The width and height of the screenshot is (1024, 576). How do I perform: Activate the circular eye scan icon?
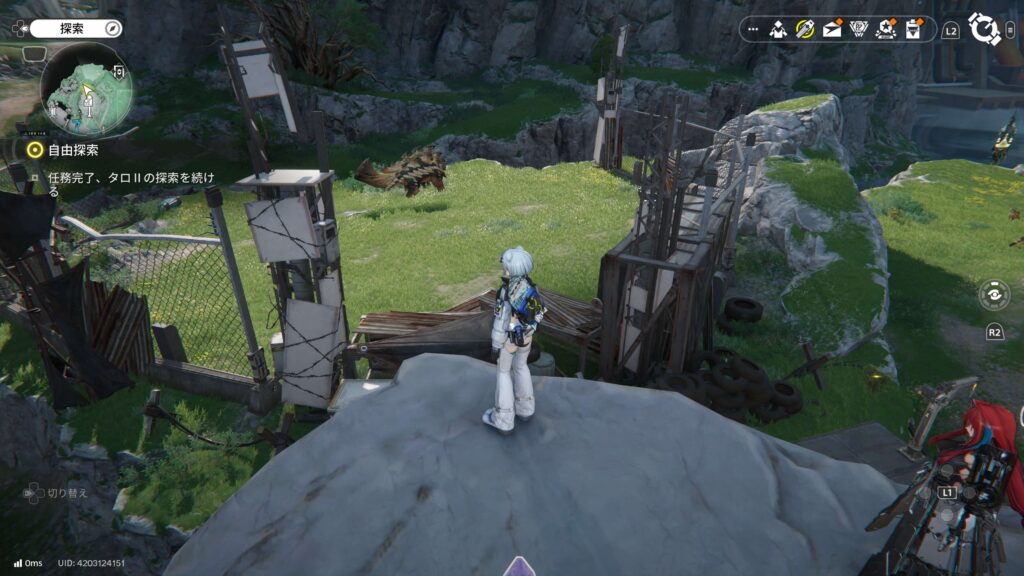[x=994, y=296]
